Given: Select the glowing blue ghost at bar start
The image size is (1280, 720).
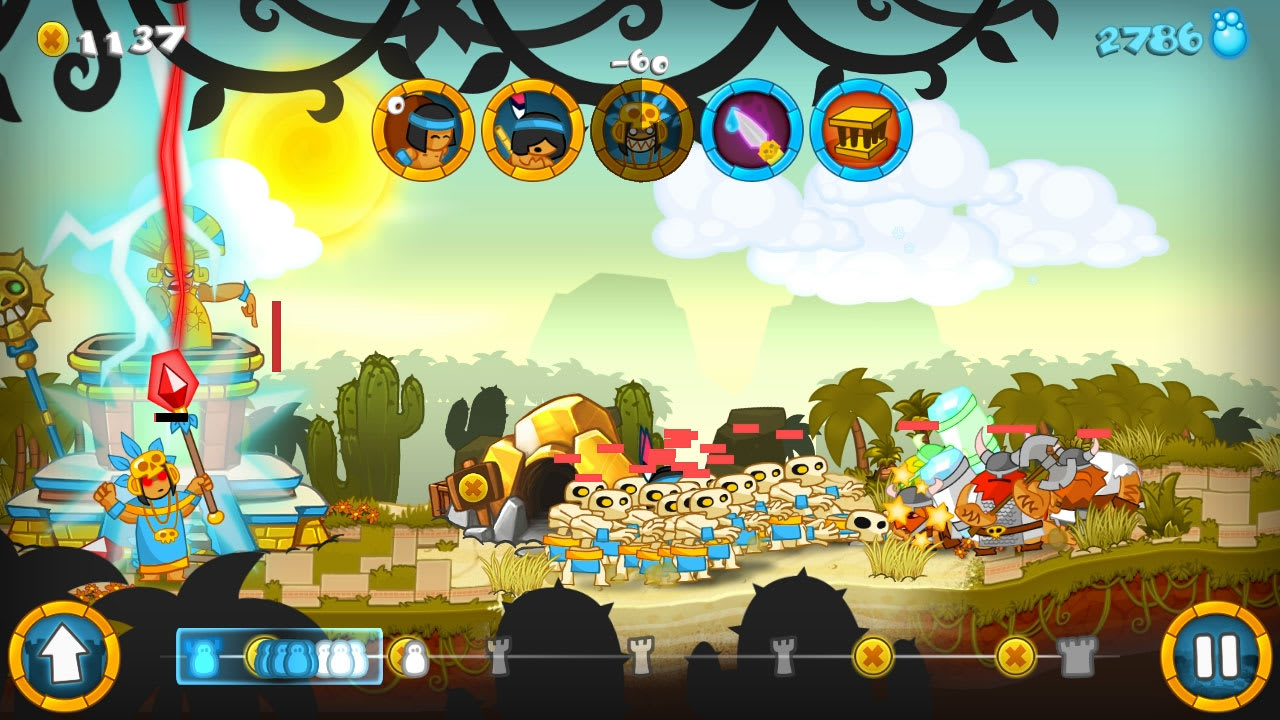Looking at the screenshot, I should (203, 657).
